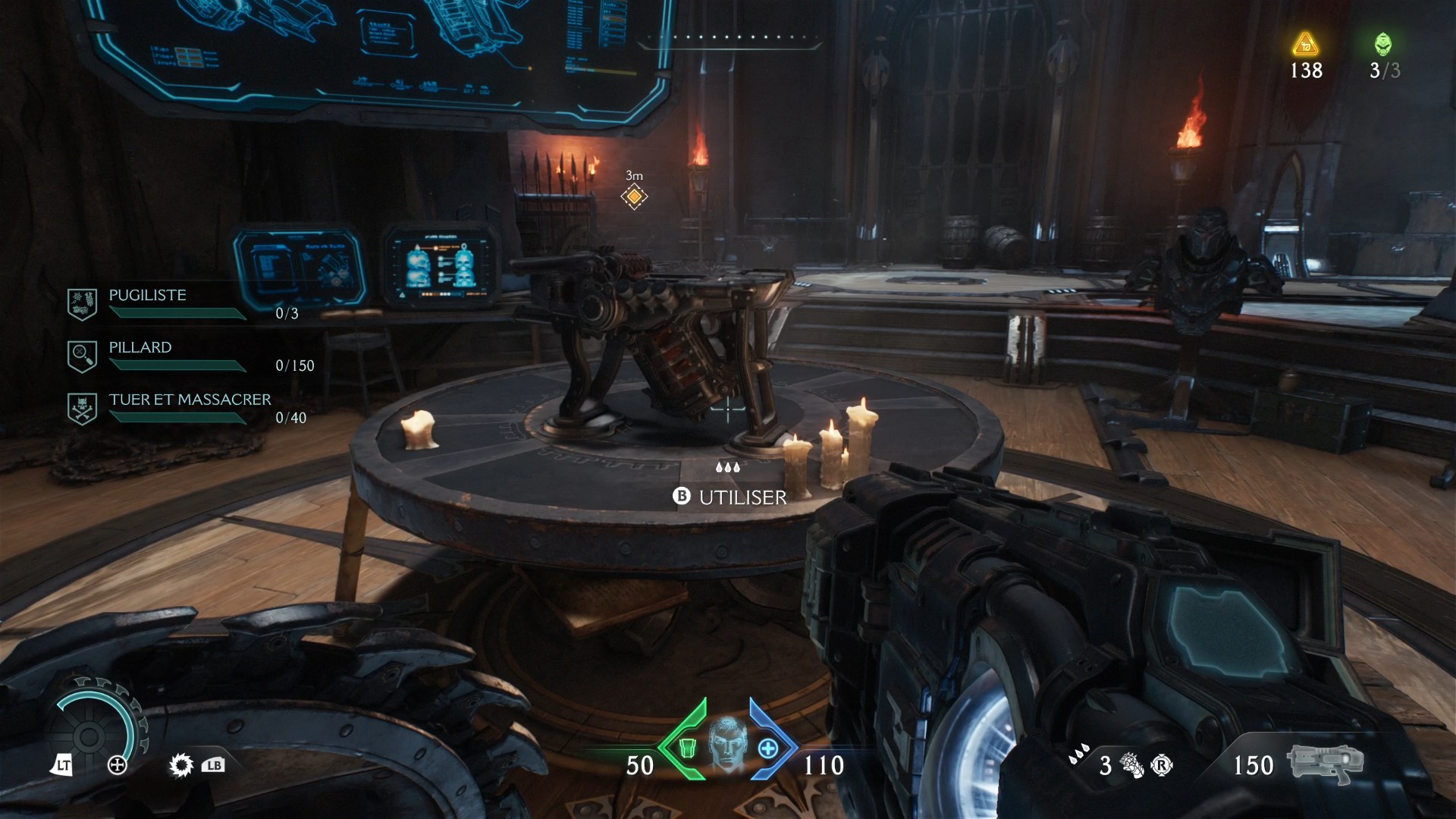The height and width of the screenshot is (819, 1456).
Task: Click the green extra lives helmet icon
Action: (1383, 44)
